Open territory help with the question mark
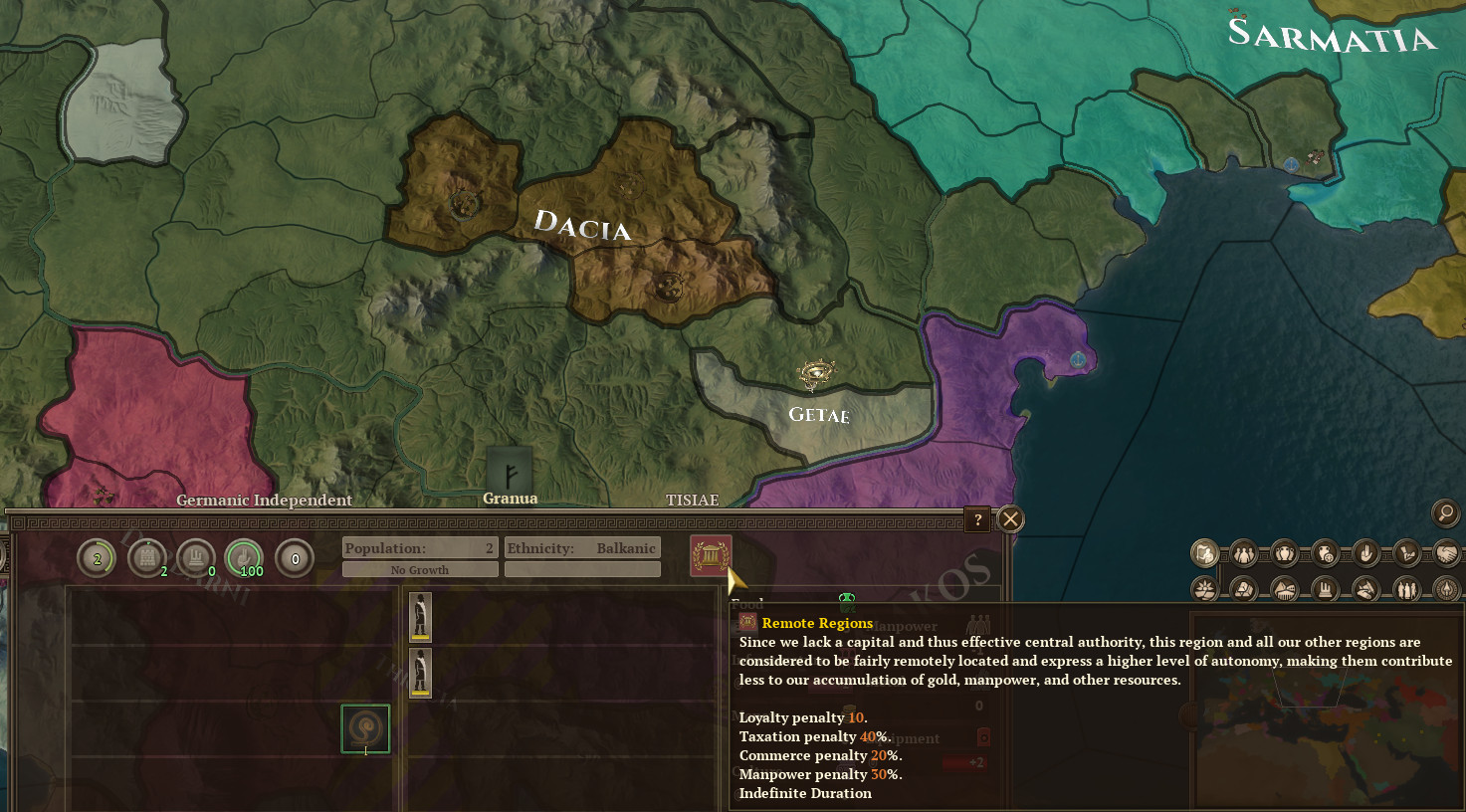1466x812 pixels. (x=976, y=519)
